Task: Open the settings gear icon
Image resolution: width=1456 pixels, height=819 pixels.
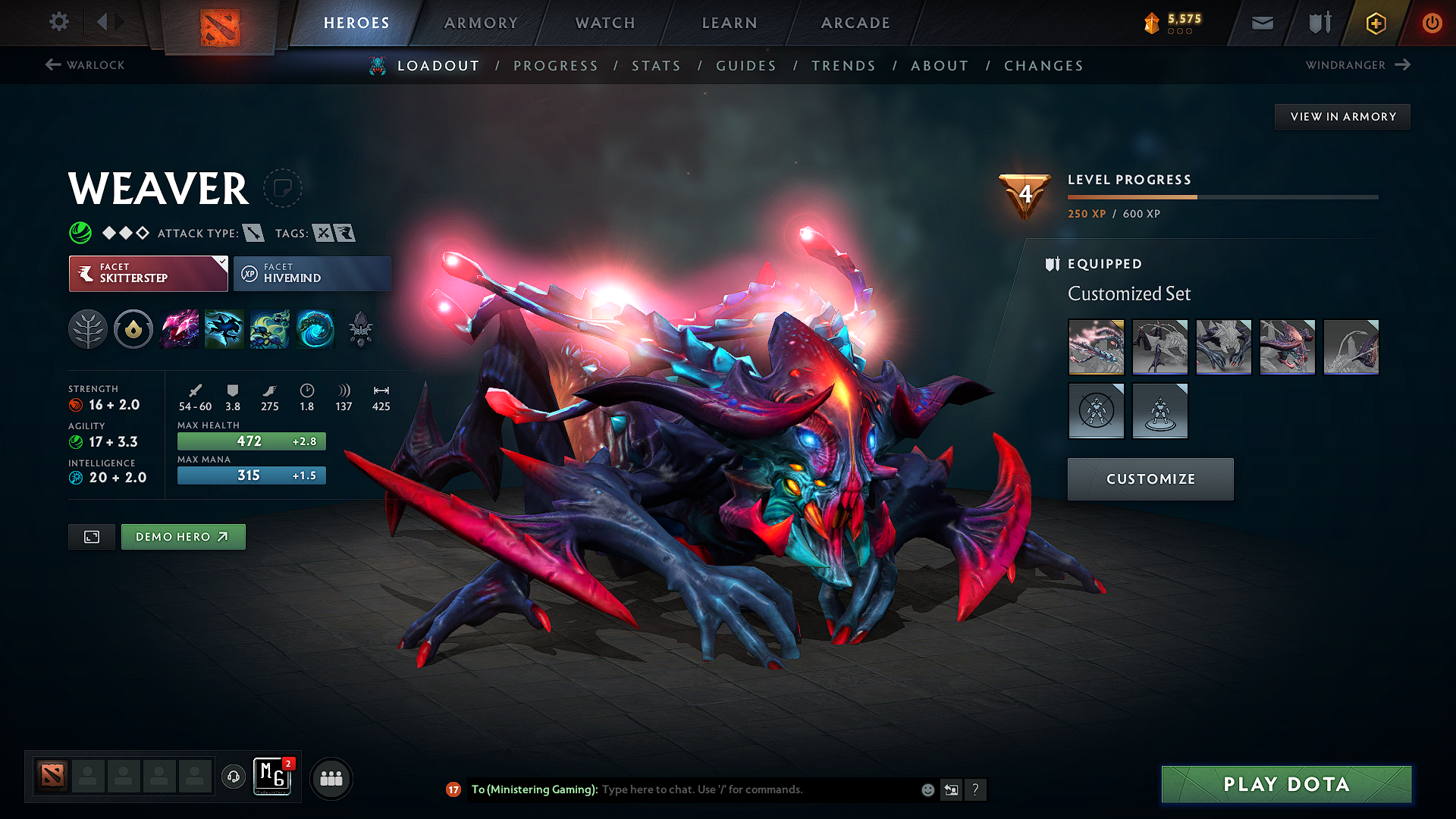Action: [x=58, y=23]
